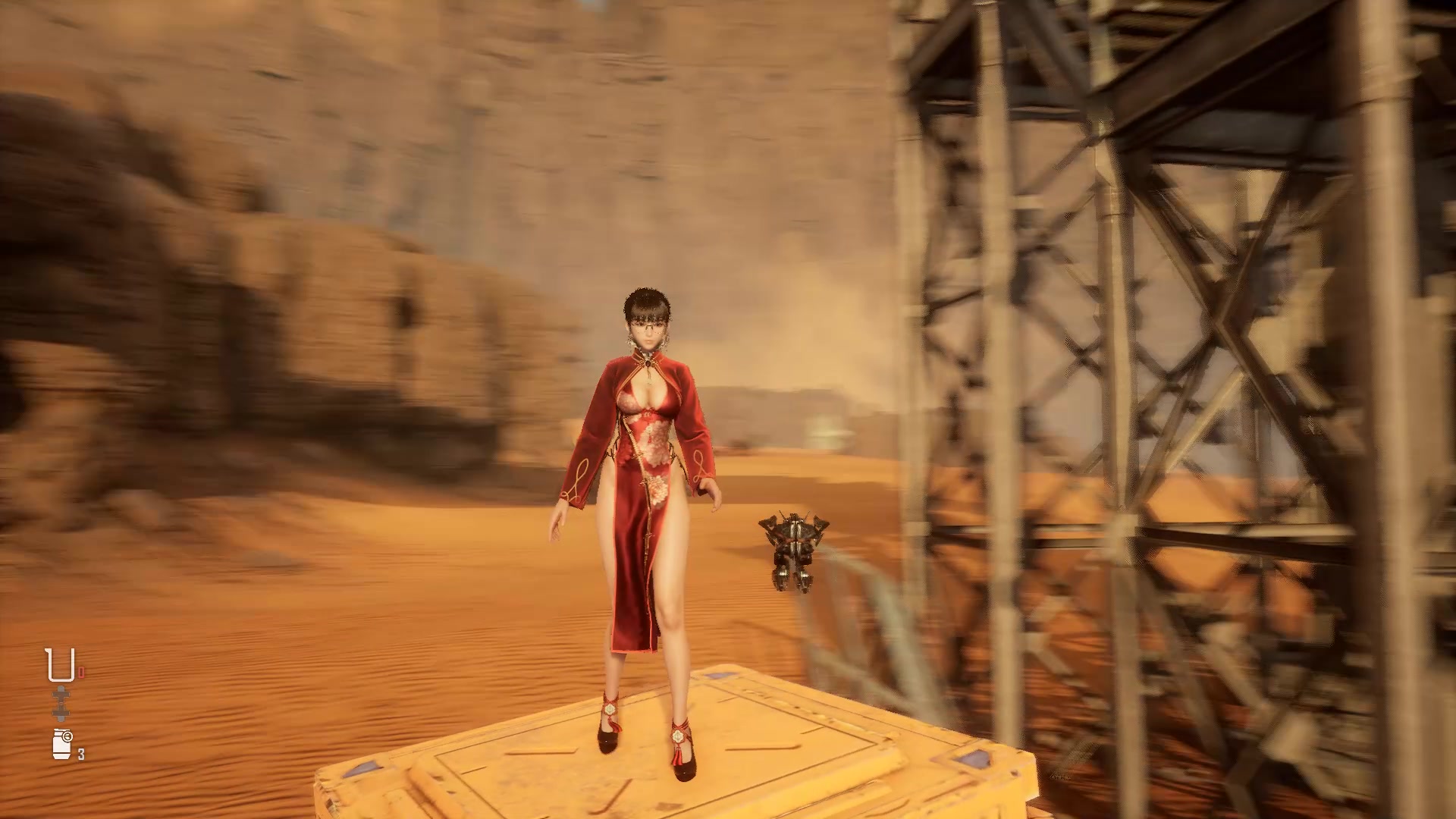The width and height of the screenshot is (1456, 819).
Task: Click the small circle on the tumbler icon
Action: 67,736
